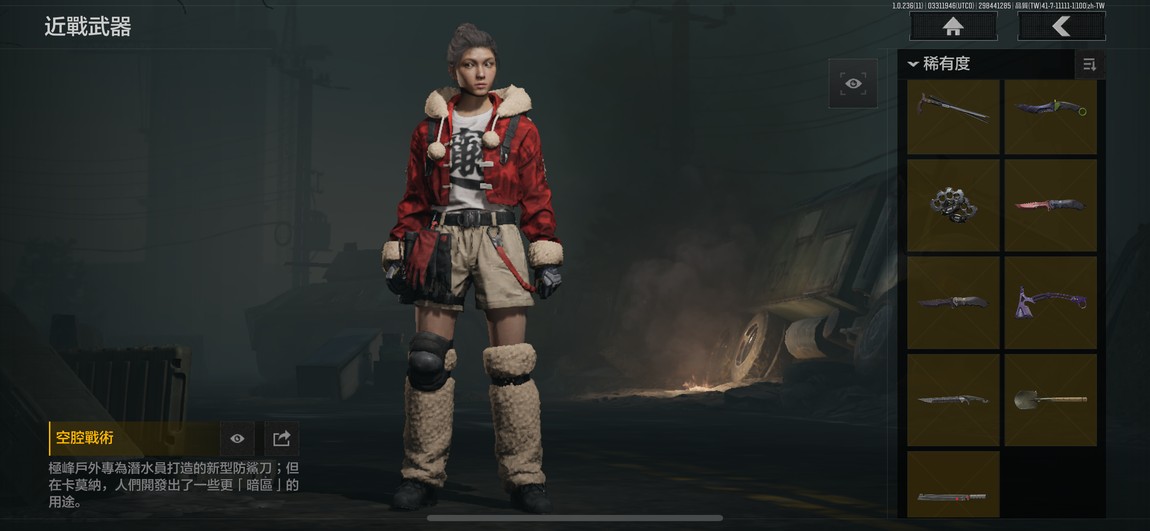Pick the shovel melee weapon
This screenshot has height=531, width=1150.
(x=1050, y=399)
